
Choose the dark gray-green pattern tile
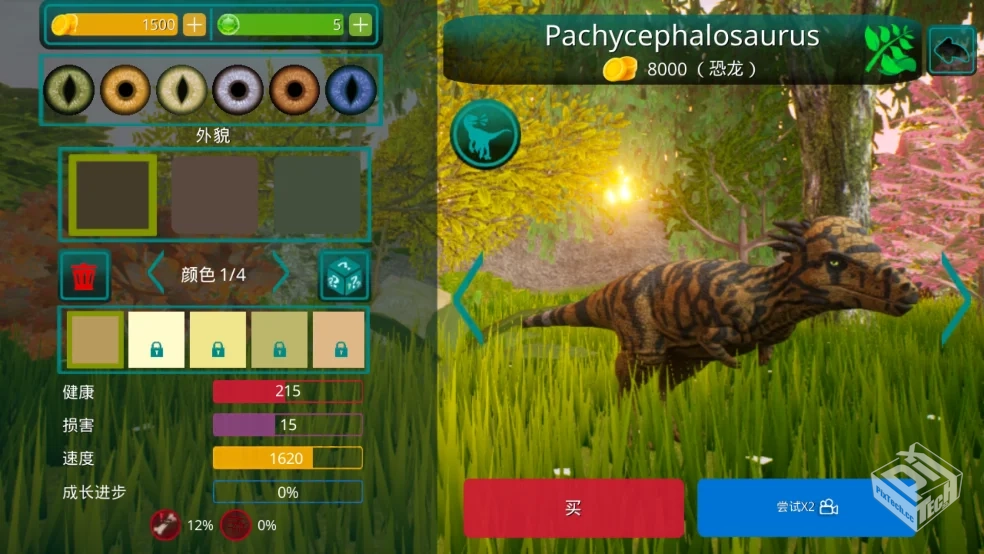pyautogui.click(x=317, y=194)
